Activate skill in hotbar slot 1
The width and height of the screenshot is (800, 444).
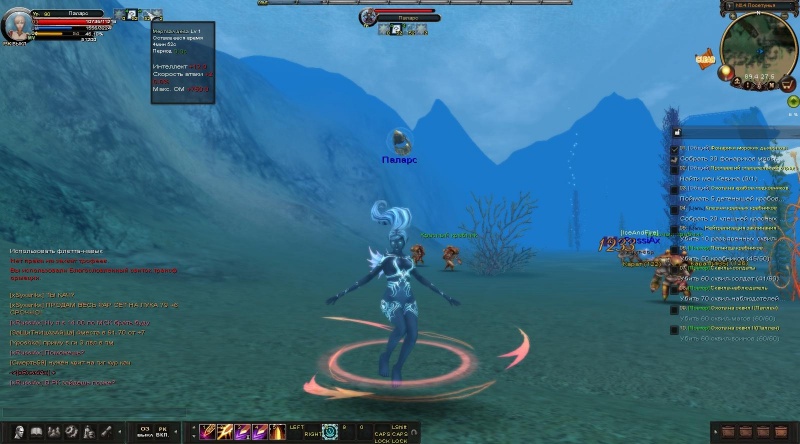[209, 432]
